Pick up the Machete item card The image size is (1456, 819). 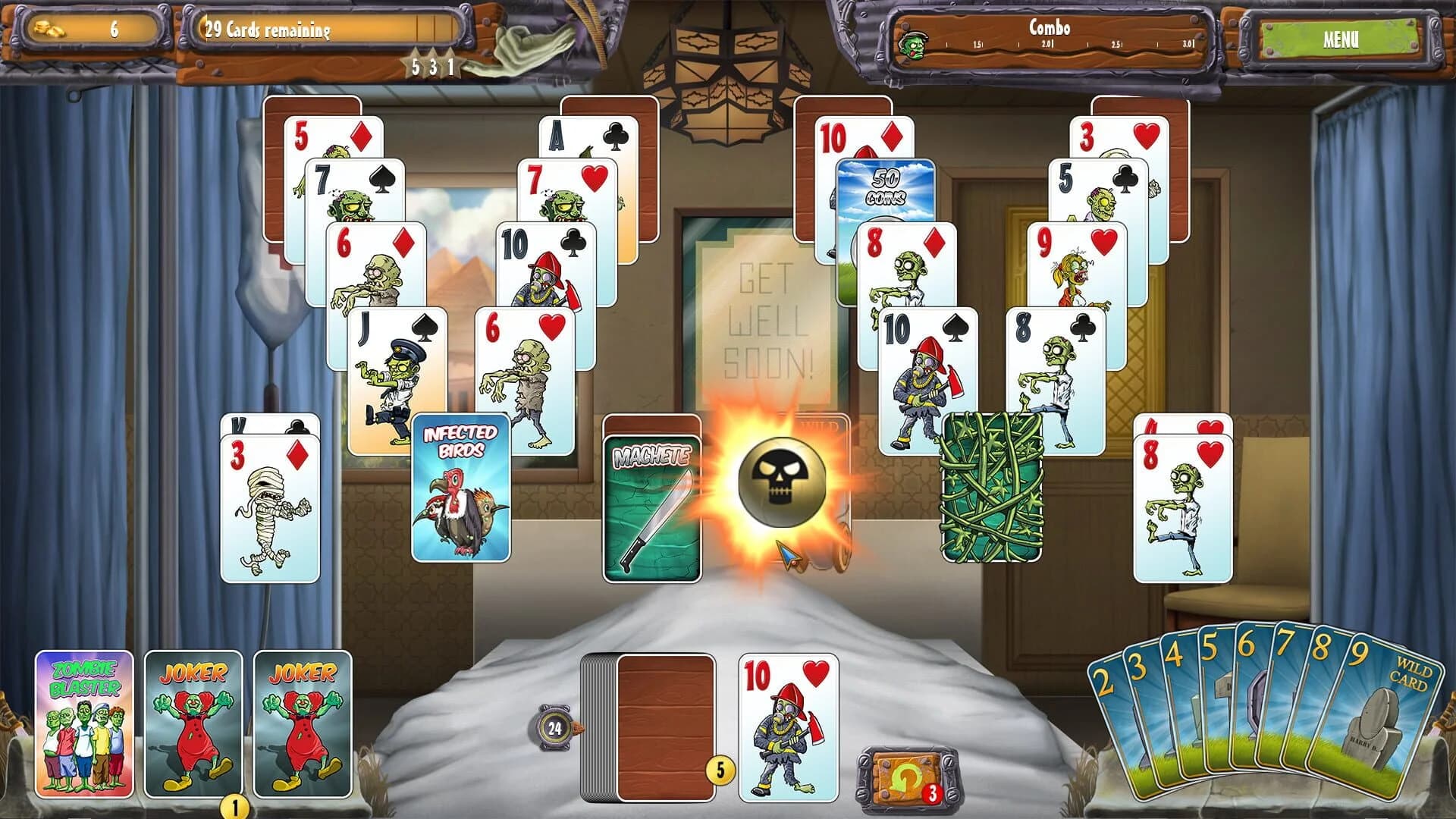(x=652, y=497)
